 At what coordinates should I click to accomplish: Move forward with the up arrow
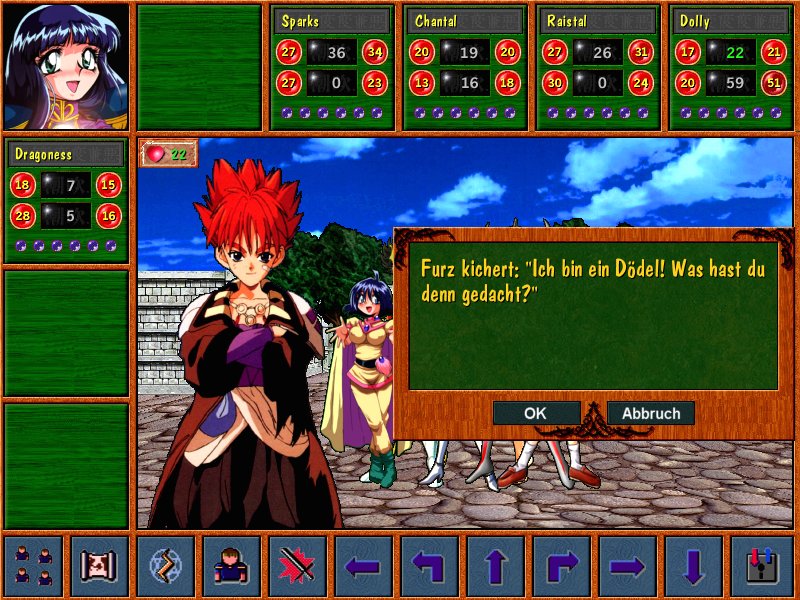(x=495, y=566)
